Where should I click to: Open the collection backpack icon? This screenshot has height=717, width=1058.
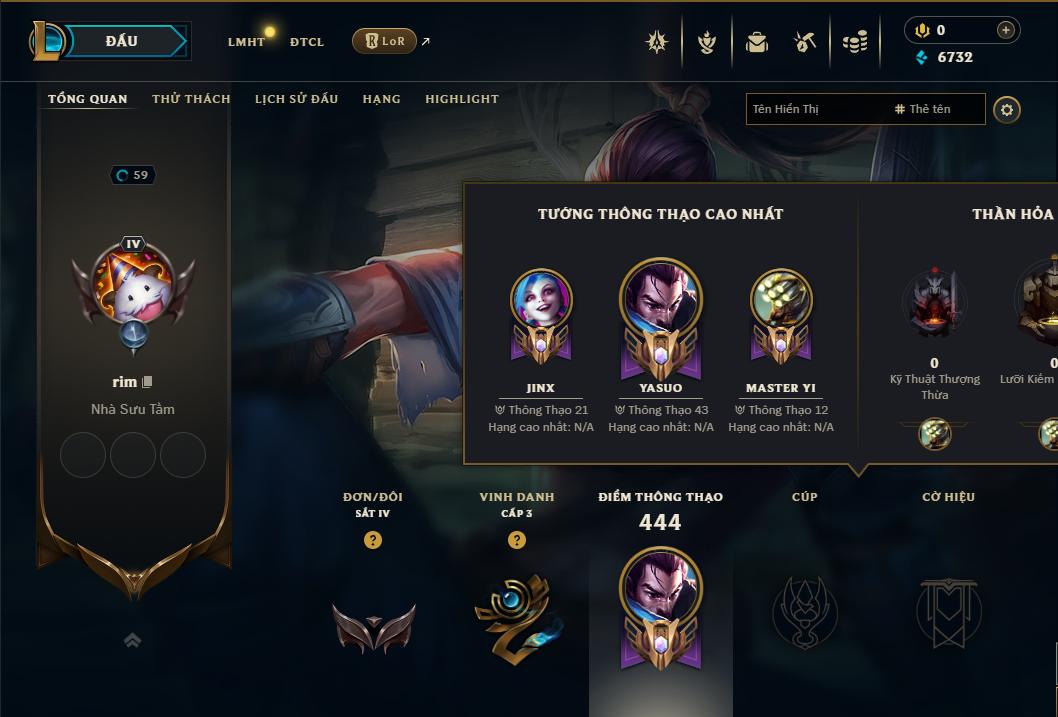757,42
